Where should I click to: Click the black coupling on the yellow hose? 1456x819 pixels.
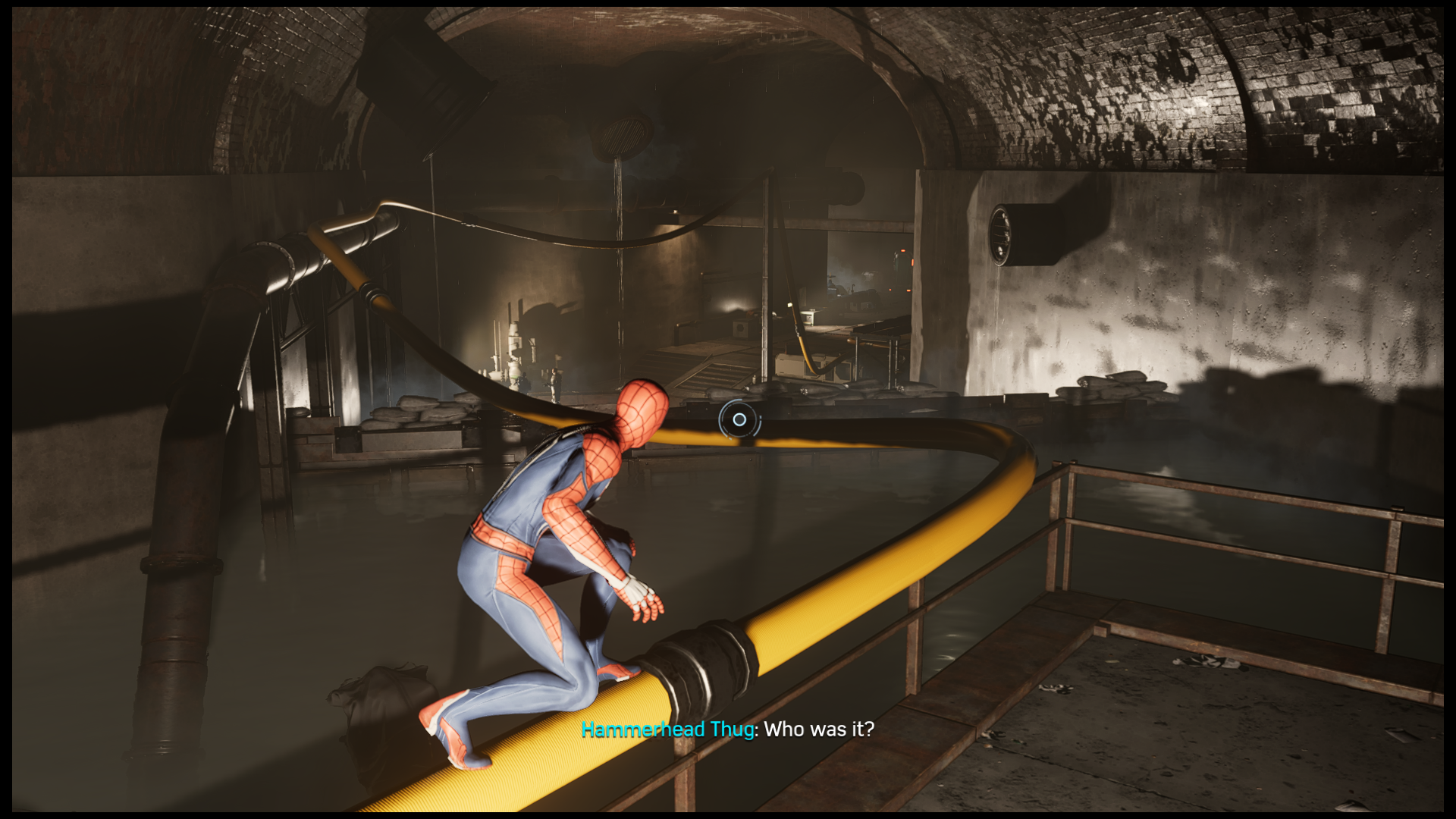click(705, 652)
